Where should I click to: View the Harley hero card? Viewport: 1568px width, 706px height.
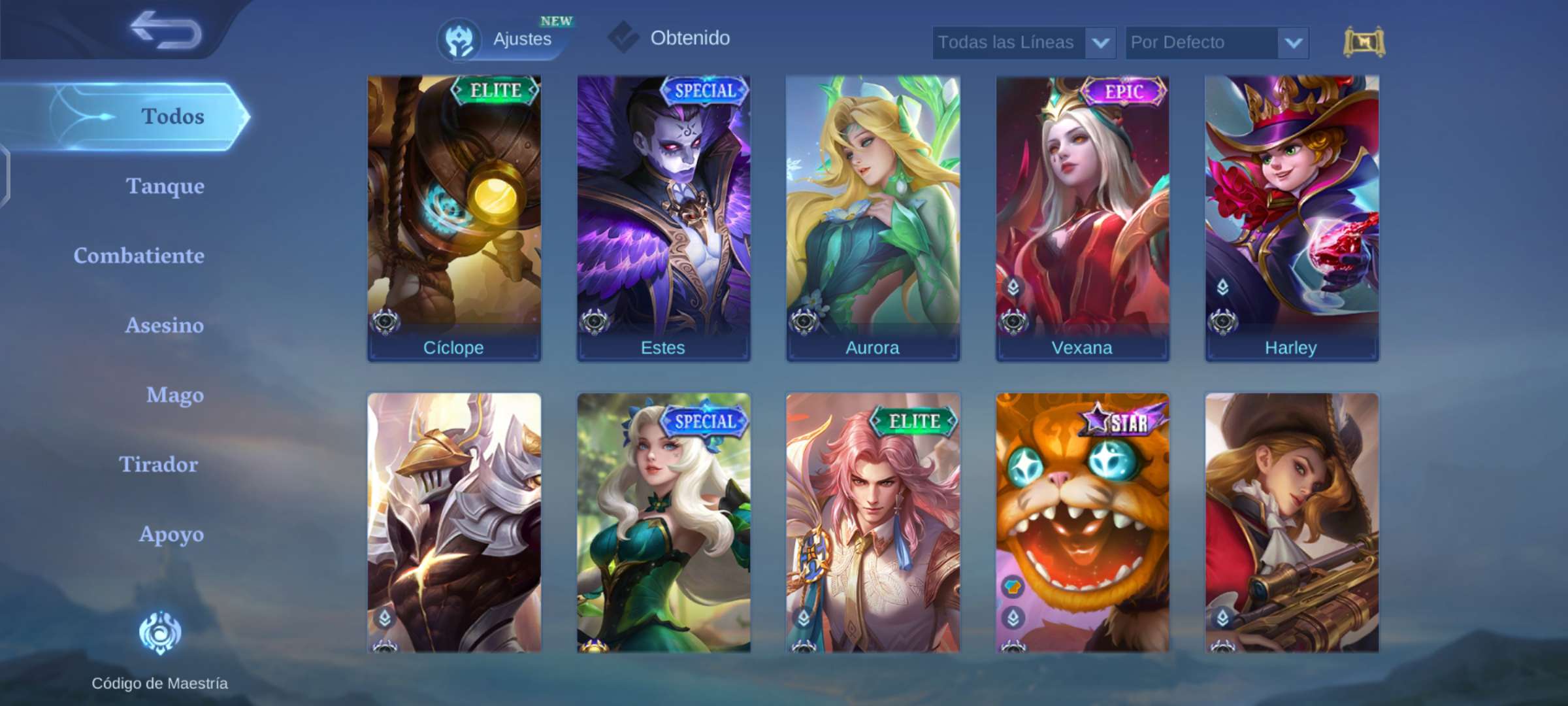(1292, 218)
